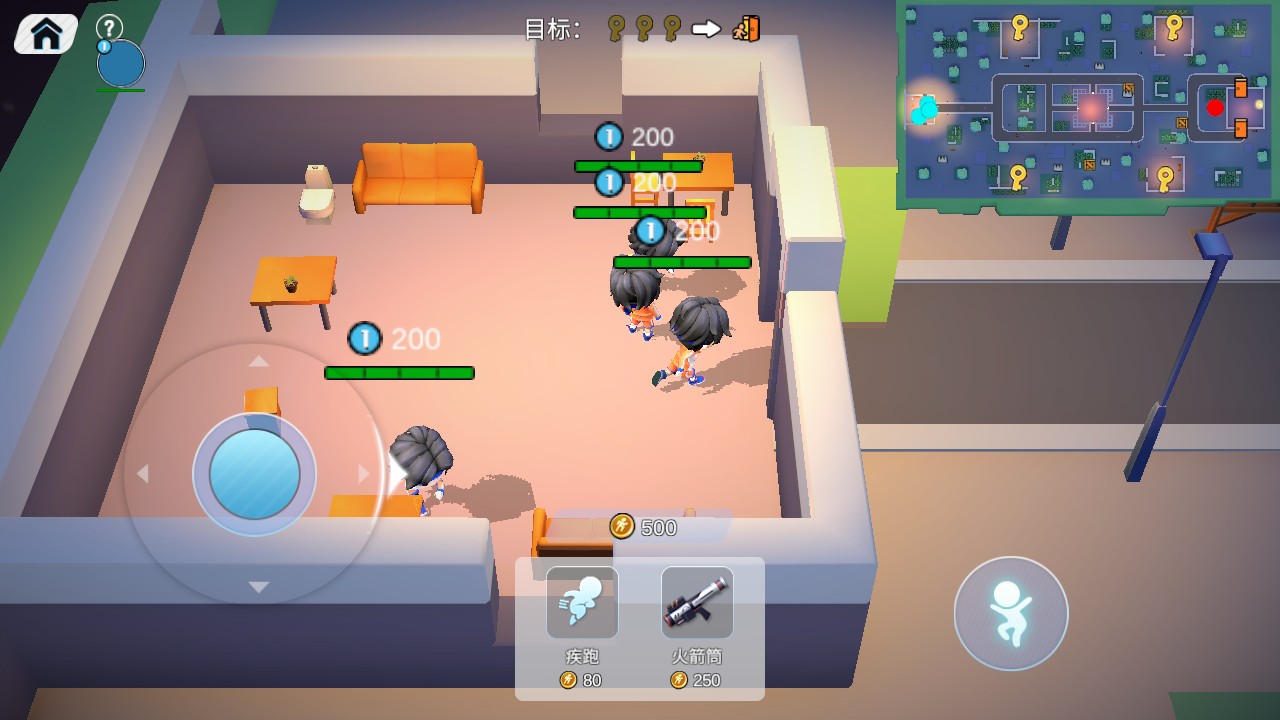This screenshot has width=1280, height=720.
Task: Select the blue player avatar circle
Action: (121, 63)
